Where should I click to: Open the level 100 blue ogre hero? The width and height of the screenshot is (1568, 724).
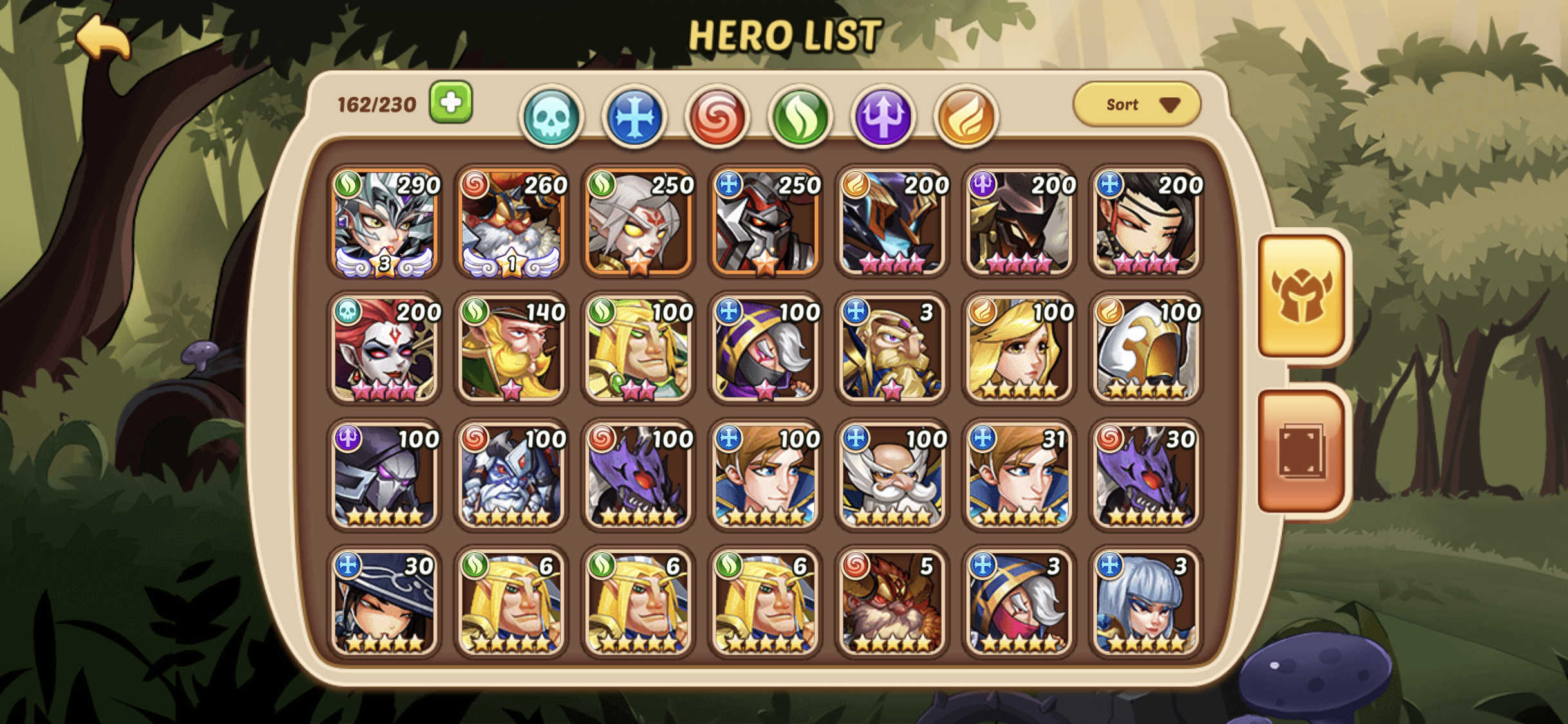(512, 476)
